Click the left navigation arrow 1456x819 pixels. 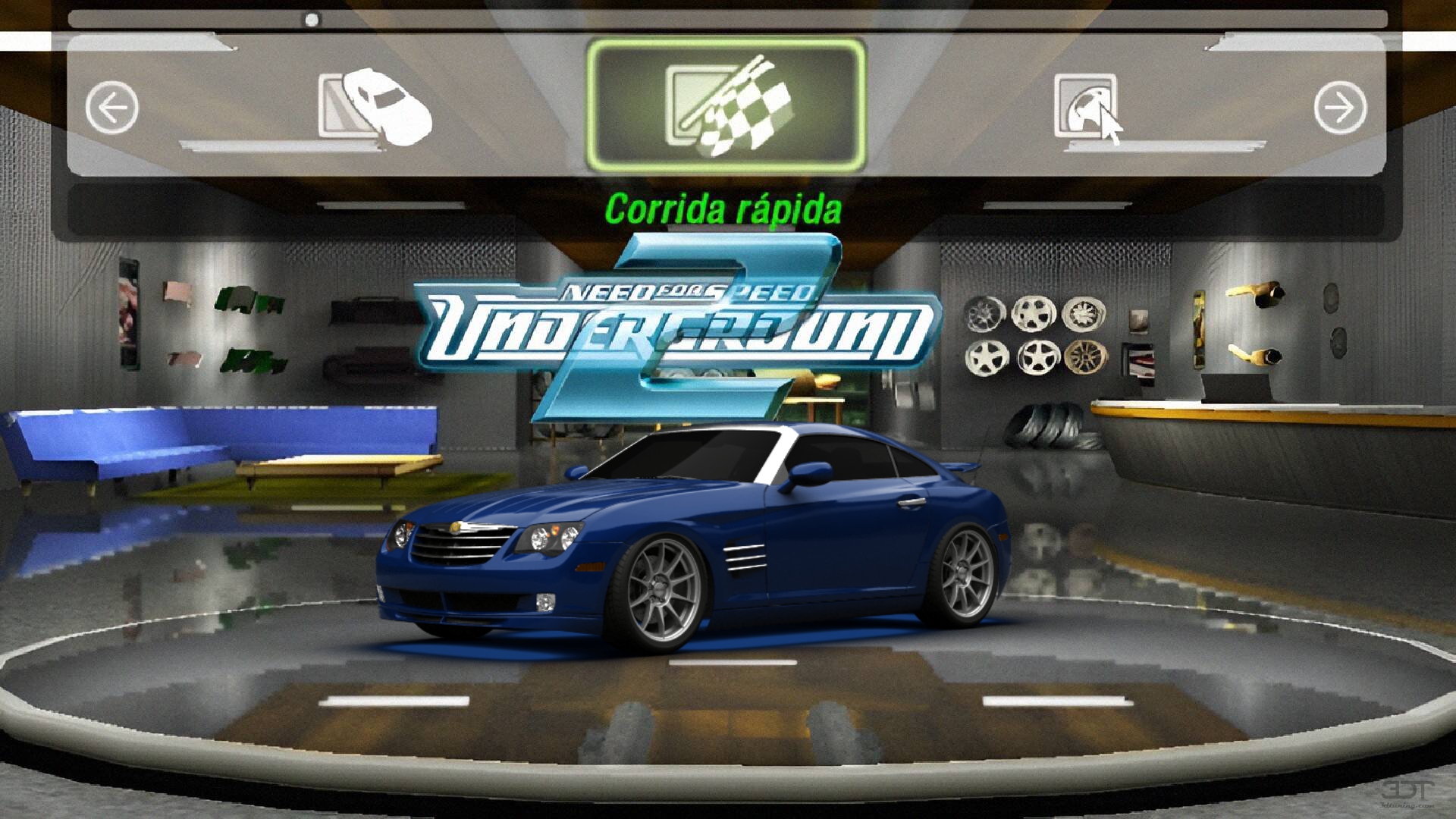coord(112,107)
